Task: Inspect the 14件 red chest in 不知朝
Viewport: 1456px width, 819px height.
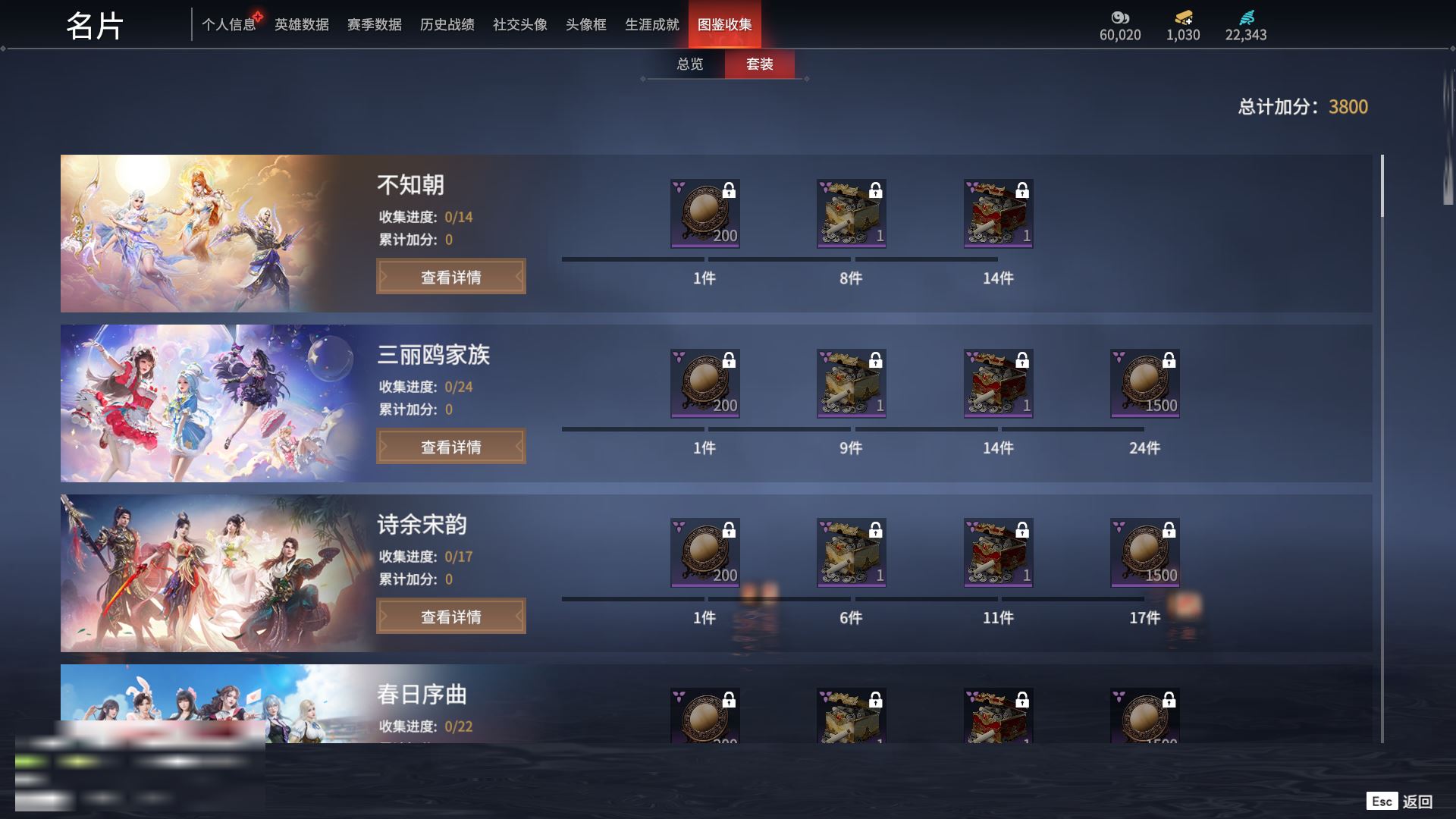Action: (x=998, y=214)
